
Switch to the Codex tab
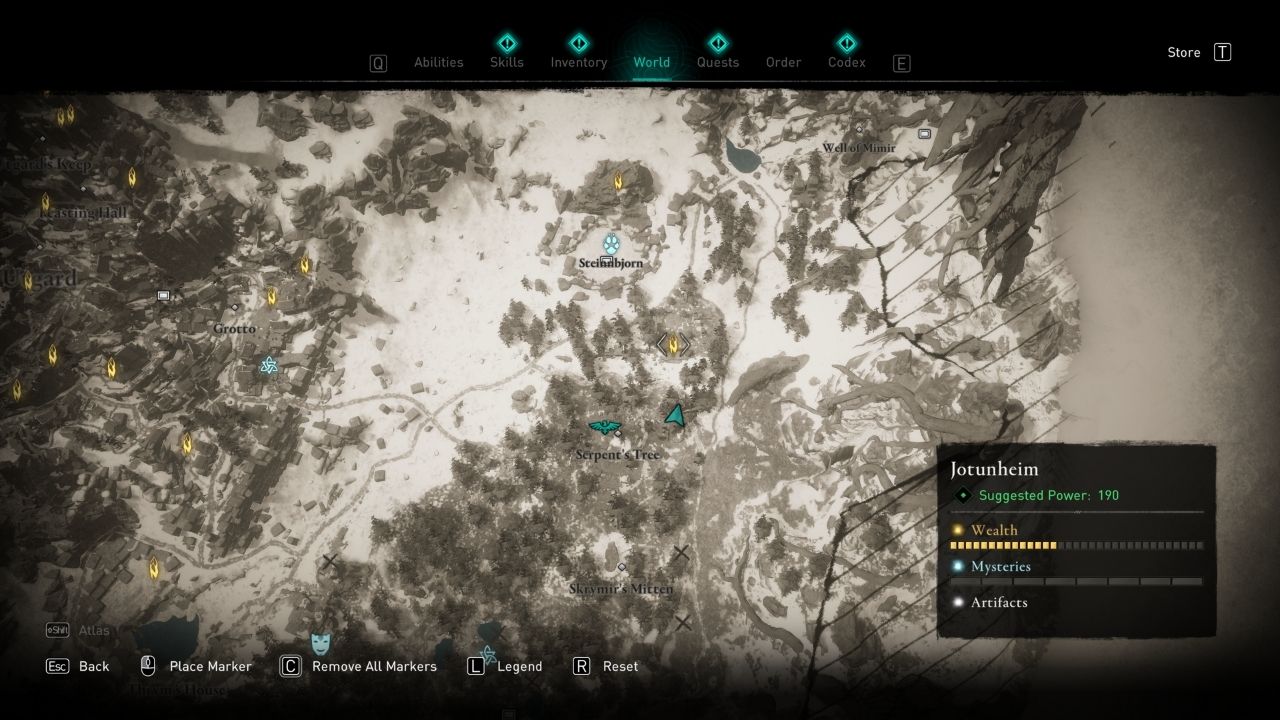tap(846, 62)
